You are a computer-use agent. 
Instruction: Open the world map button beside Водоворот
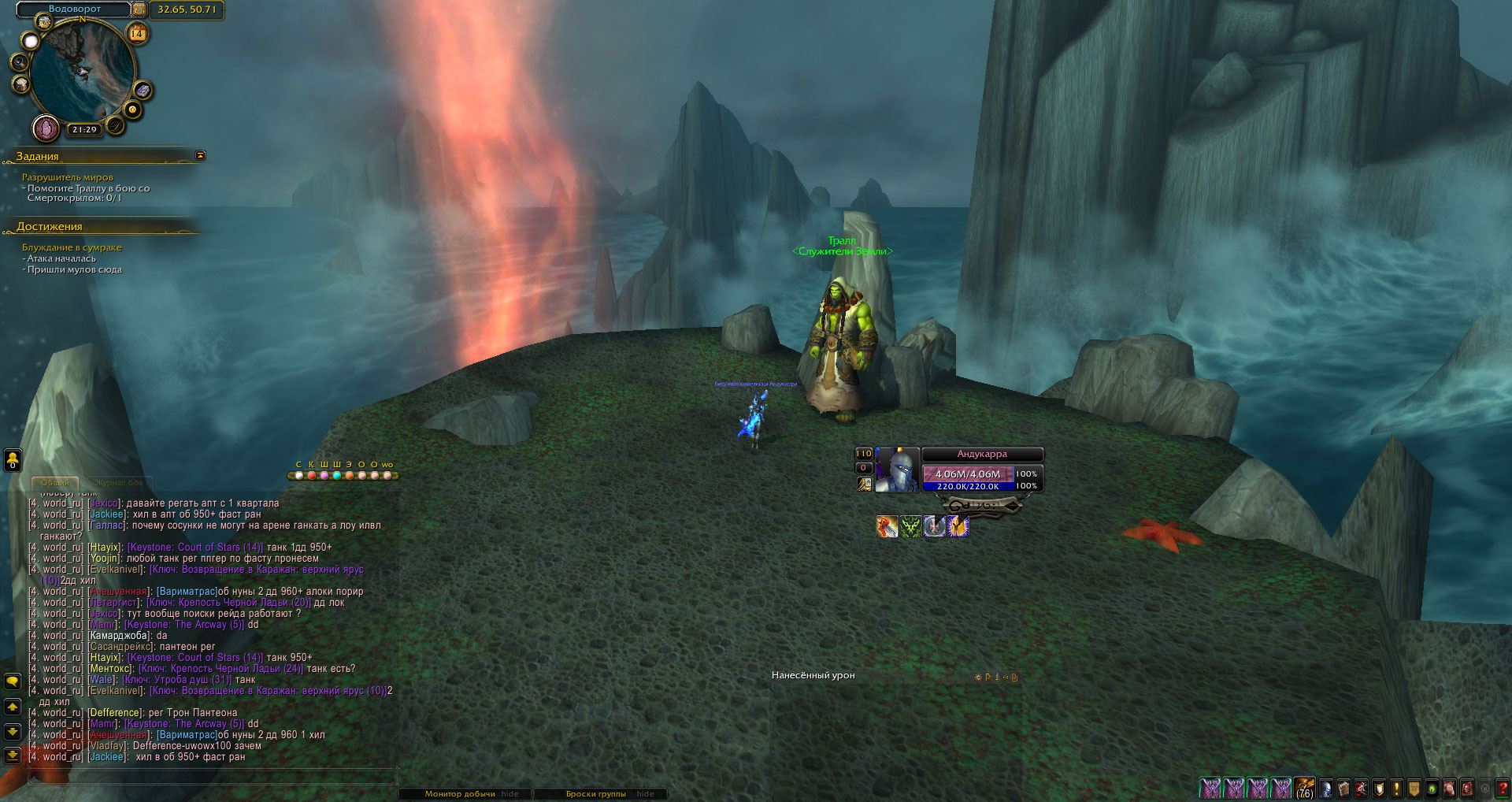[139, 9]
